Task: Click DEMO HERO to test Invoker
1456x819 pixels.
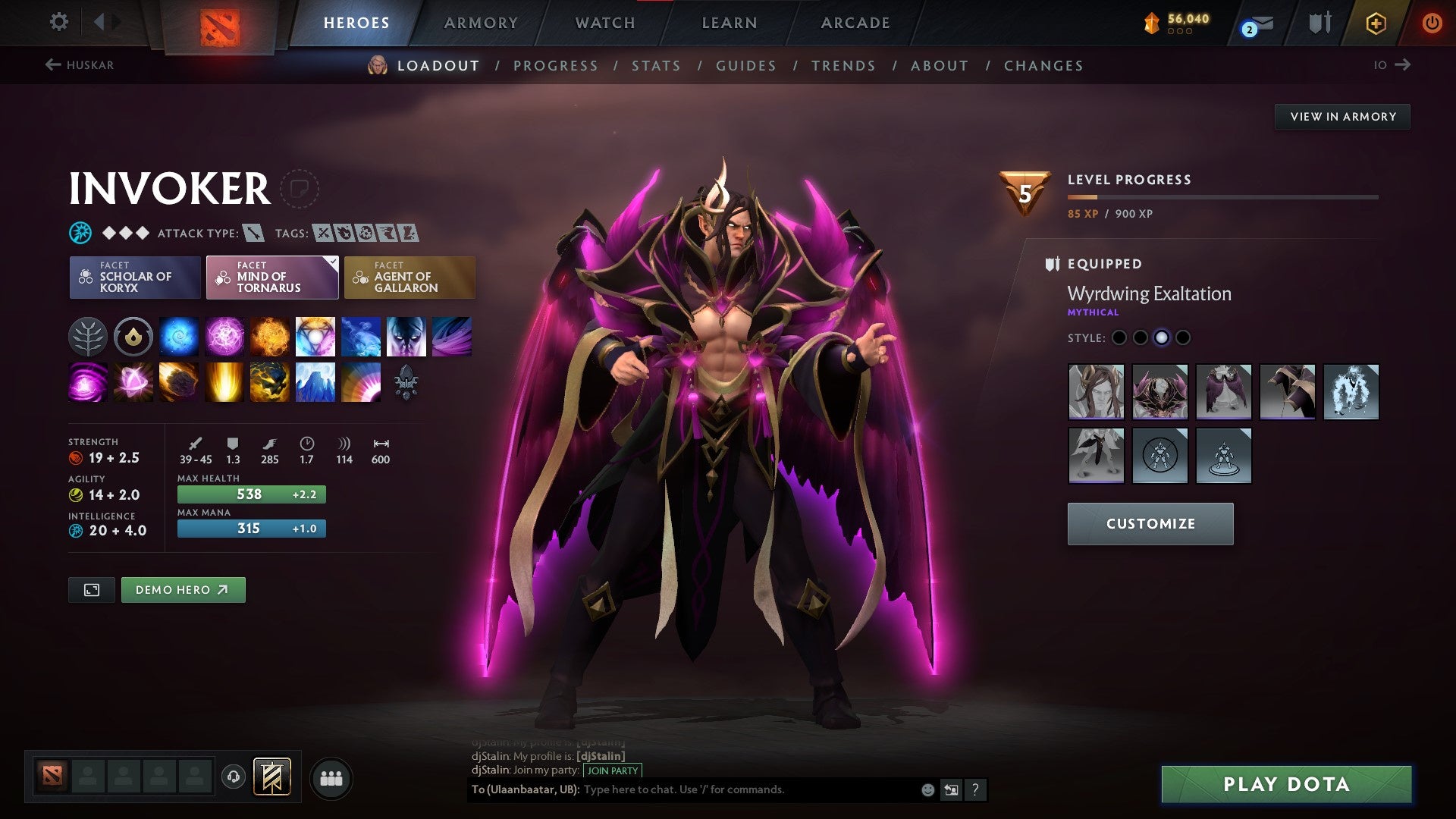Action: 183,589
